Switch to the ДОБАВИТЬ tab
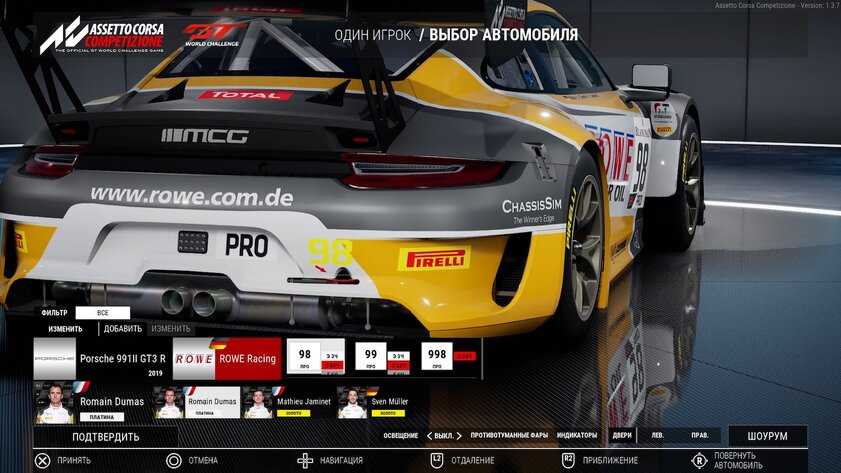The image size is (841, 473). (x=122, y=328)
